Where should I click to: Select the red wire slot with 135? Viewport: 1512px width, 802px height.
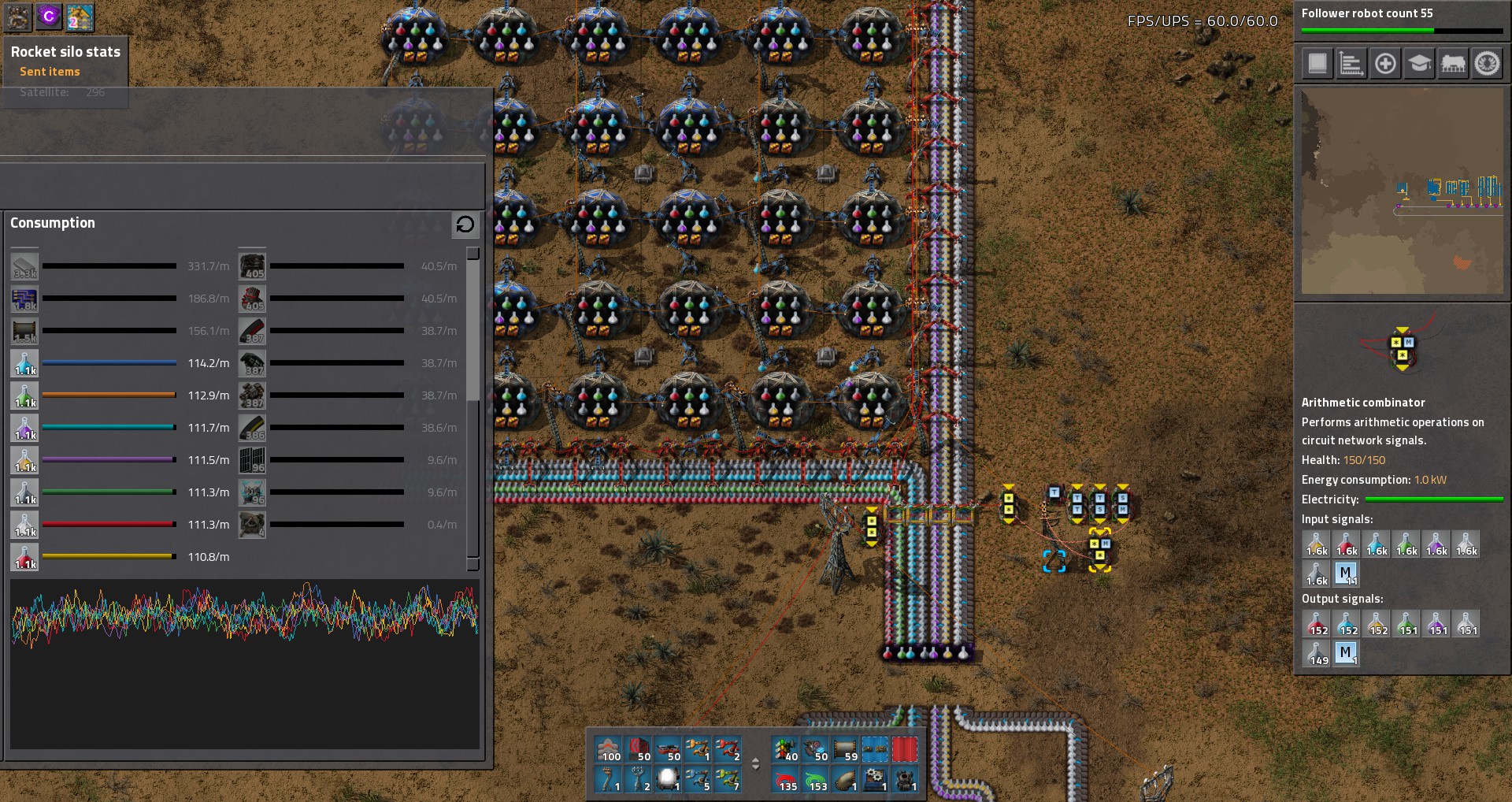point(787,779)
